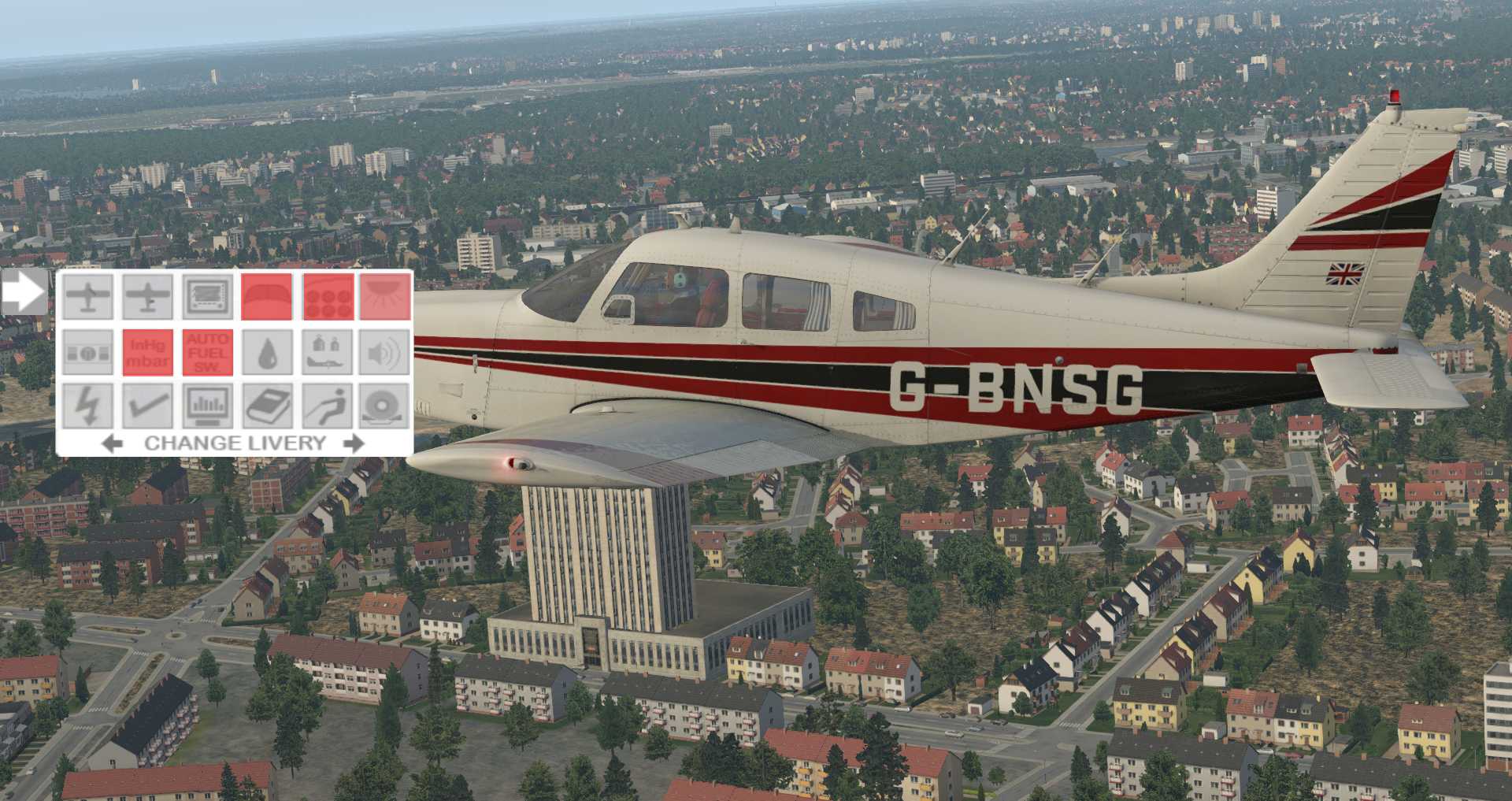Switch the InHg / mbar units toggle
Screen dimensions: 1512x801
(x=147, y=352)
